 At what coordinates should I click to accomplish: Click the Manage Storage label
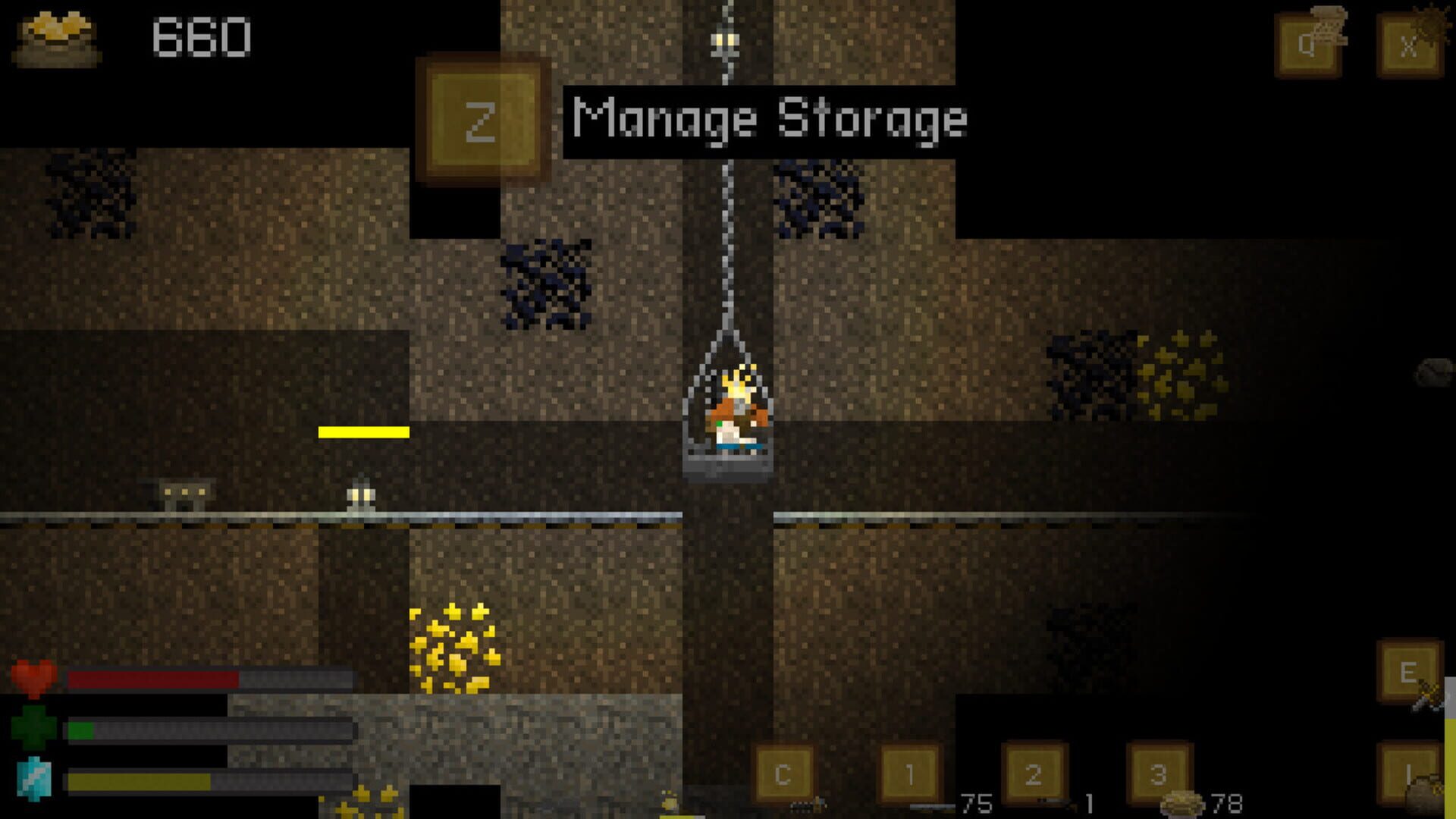pos(770,118)
